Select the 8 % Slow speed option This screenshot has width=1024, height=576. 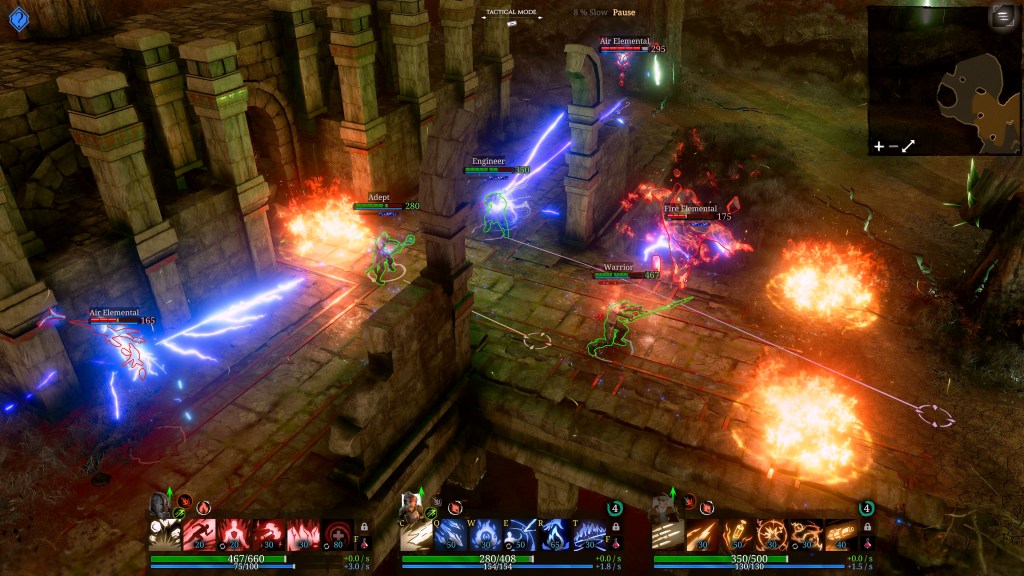point(589,13)
